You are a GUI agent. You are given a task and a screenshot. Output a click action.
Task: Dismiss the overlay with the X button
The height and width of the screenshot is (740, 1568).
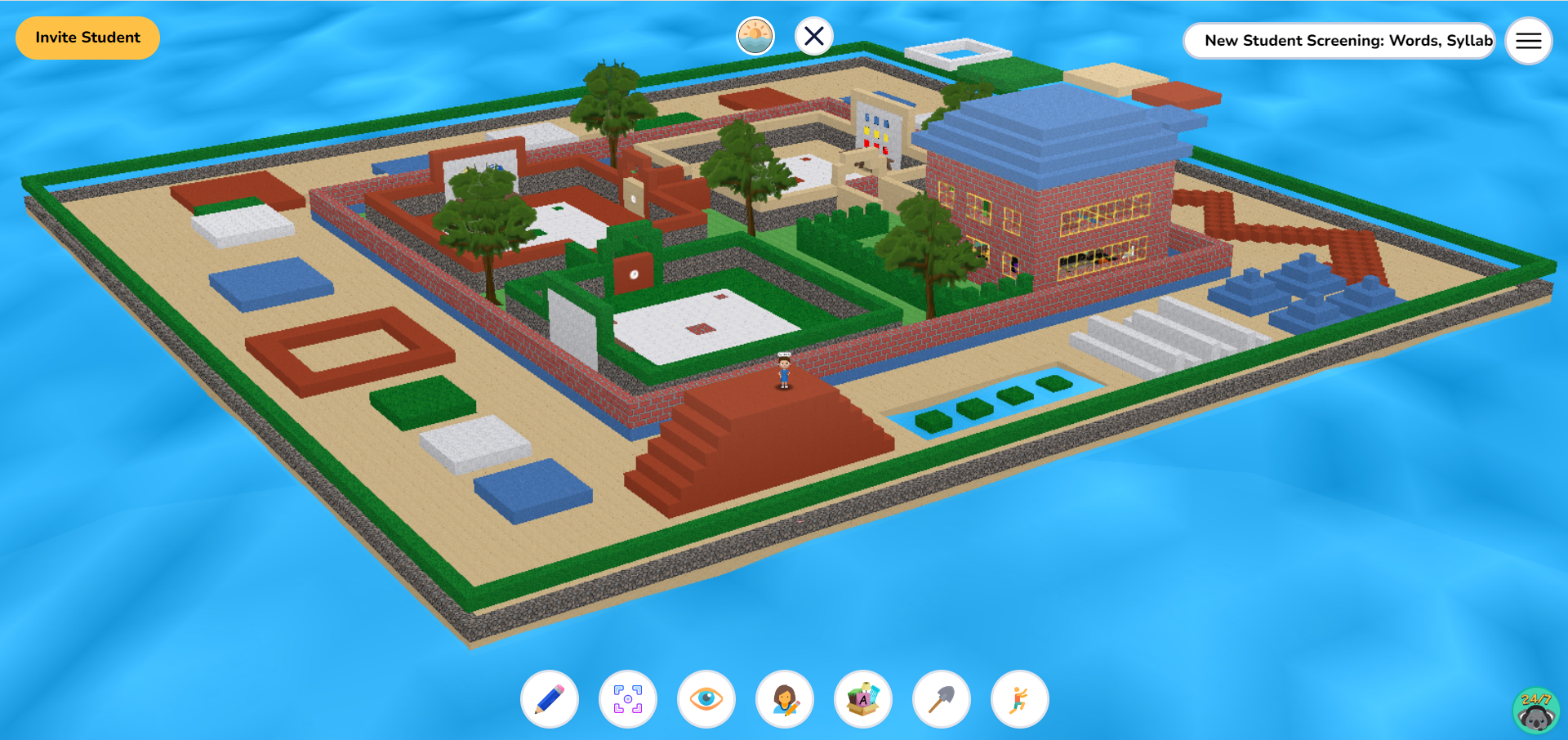813,35
